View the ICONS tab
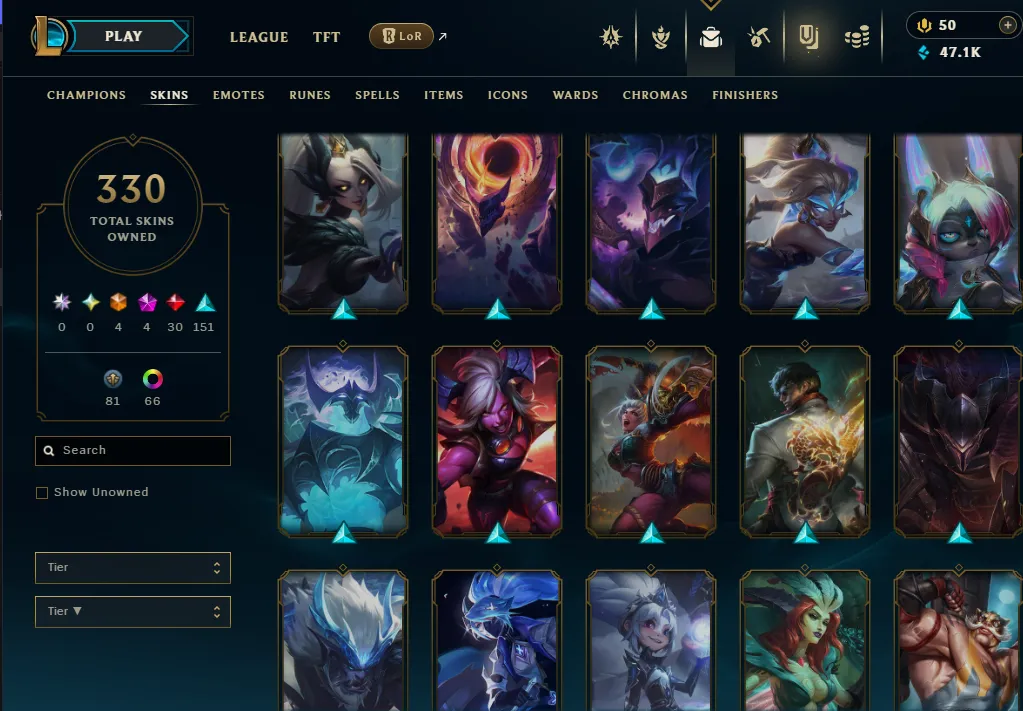The width and height of the screenshot is (1023, 711). tap(507, 95)
